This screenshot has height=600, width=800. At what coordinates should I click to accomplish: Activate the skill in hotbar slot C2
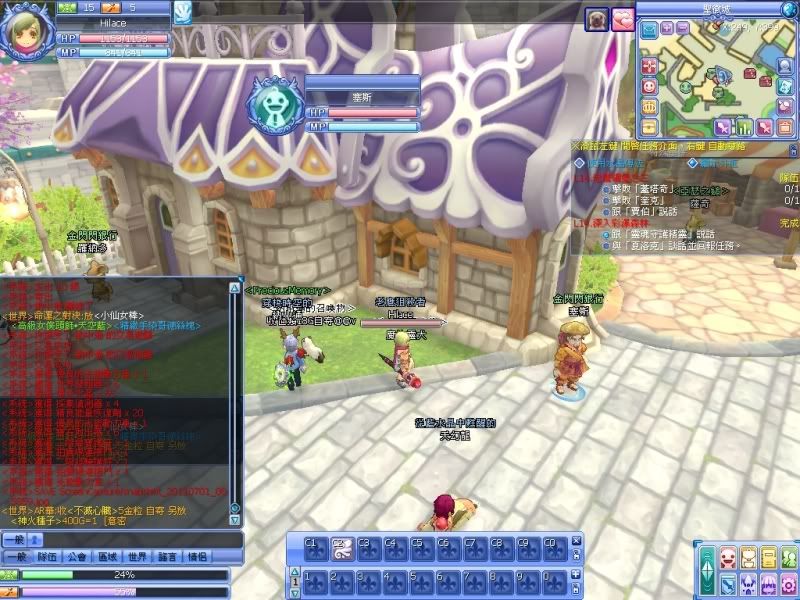(x=340, y=548)
